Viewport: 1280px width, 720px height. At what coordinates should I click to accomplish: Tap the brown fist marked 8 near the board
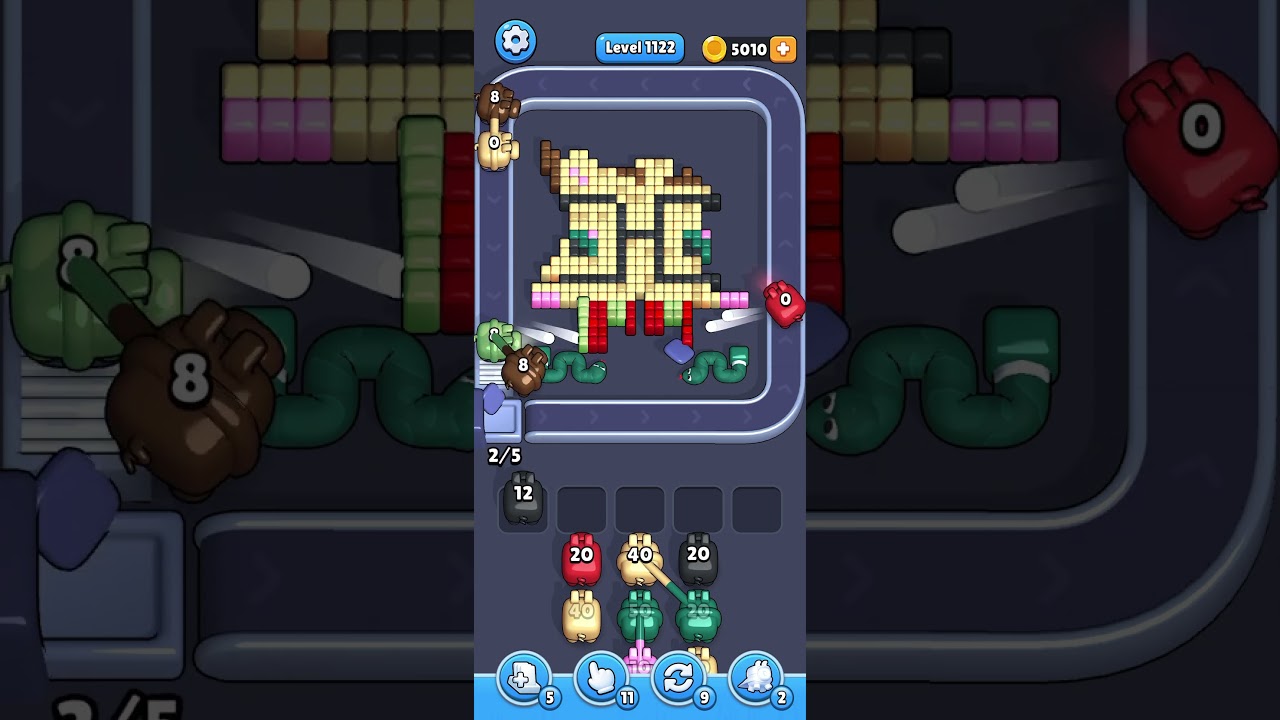click(524, 366)
